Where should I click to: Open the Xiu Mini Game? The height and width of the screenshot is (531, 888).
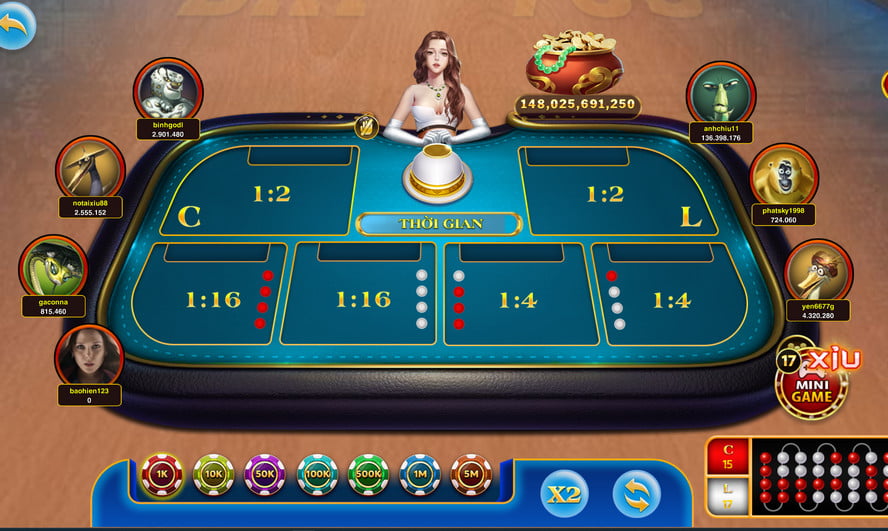click(x=813, y=380)
